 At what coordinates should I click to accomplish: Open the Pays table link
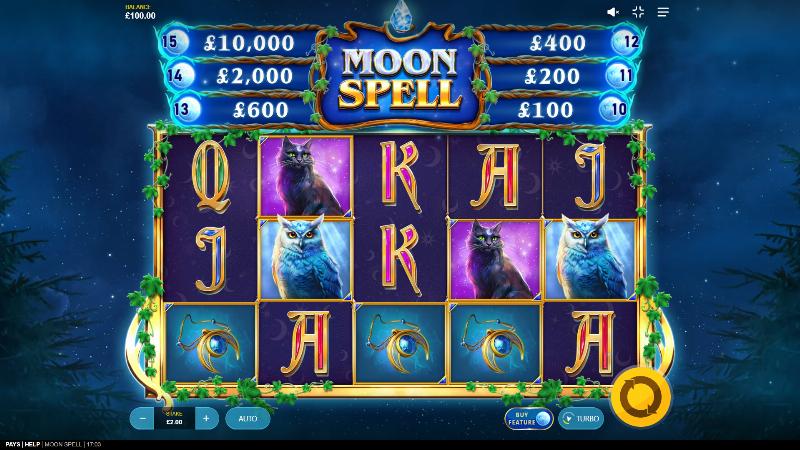click(12, 444)
